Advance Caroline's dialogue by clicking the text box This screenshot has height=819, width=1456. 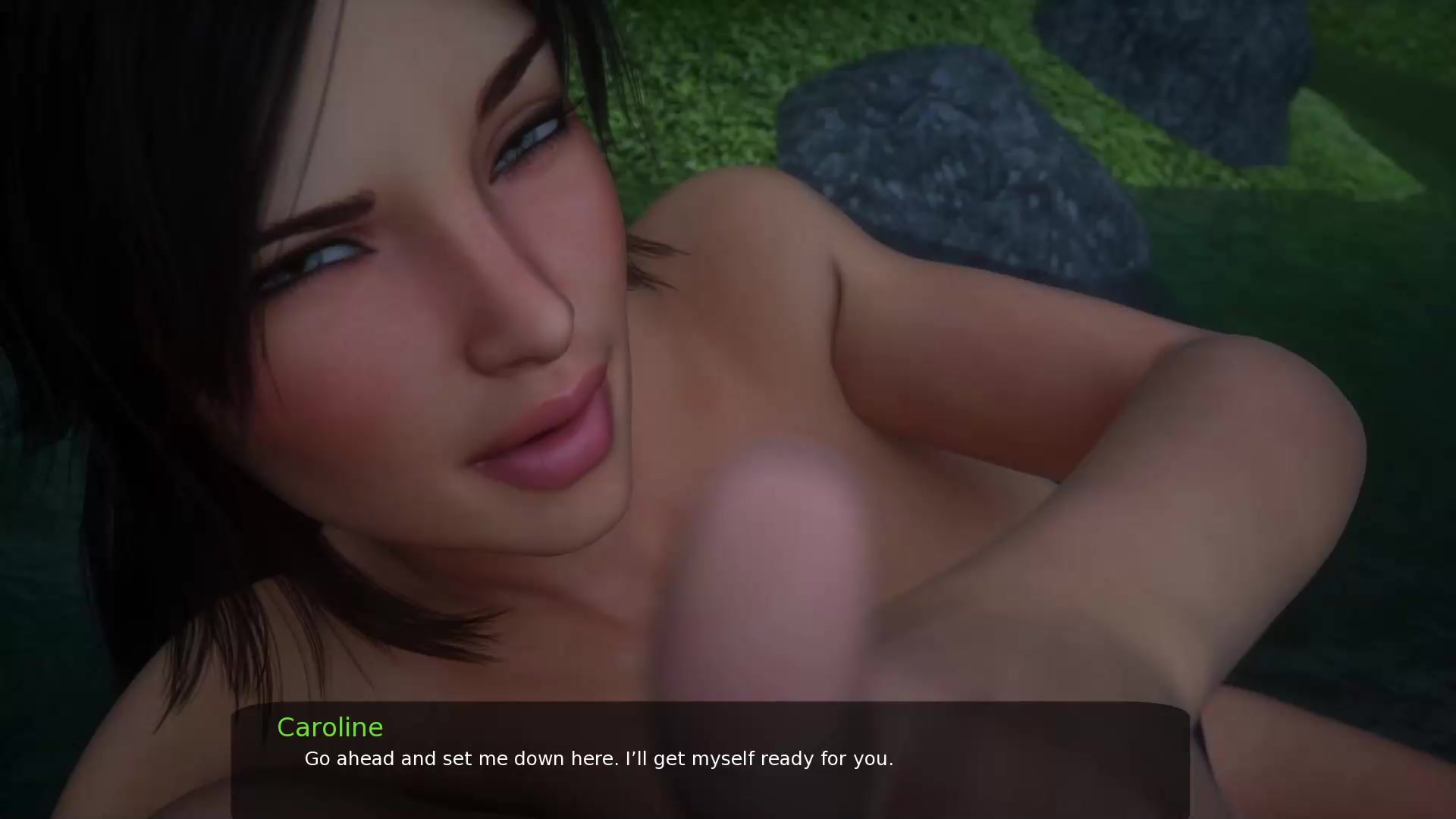710,758
